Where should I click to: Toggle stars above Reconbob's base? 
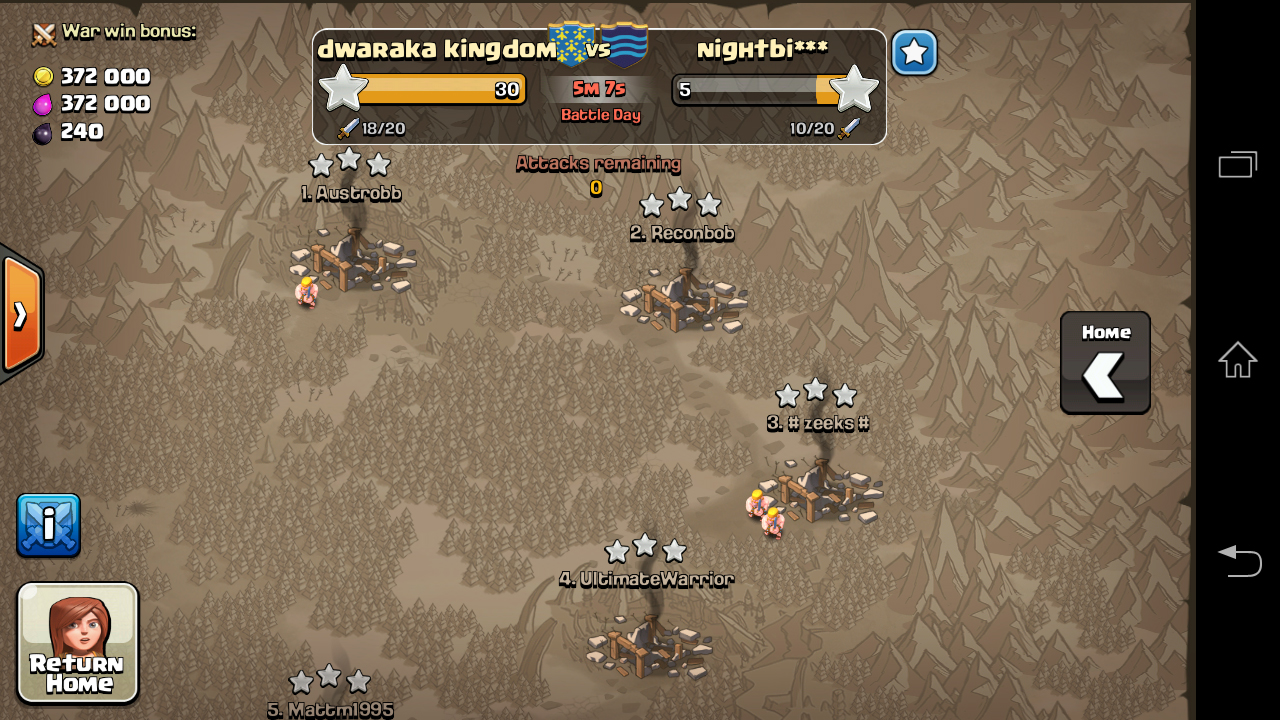(x=680, y=204)
